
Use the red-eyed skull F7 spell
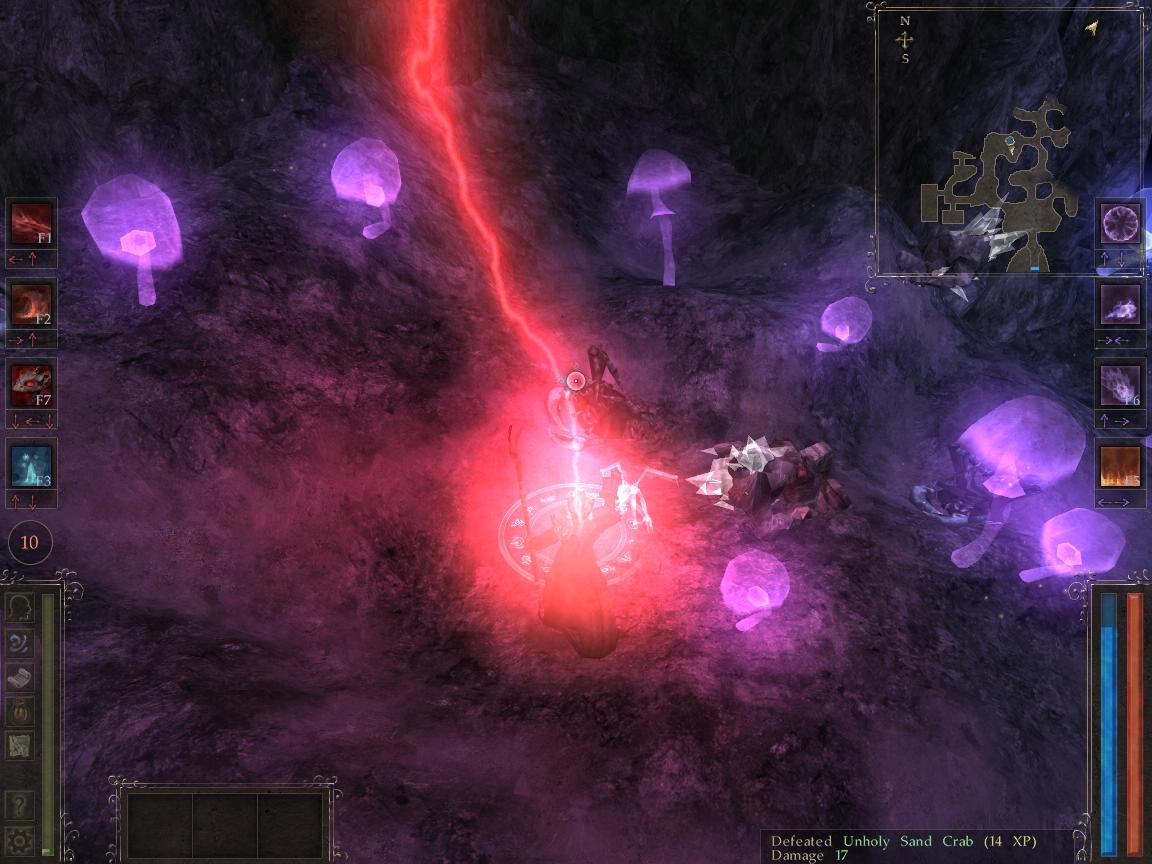[x=31, y=384]
